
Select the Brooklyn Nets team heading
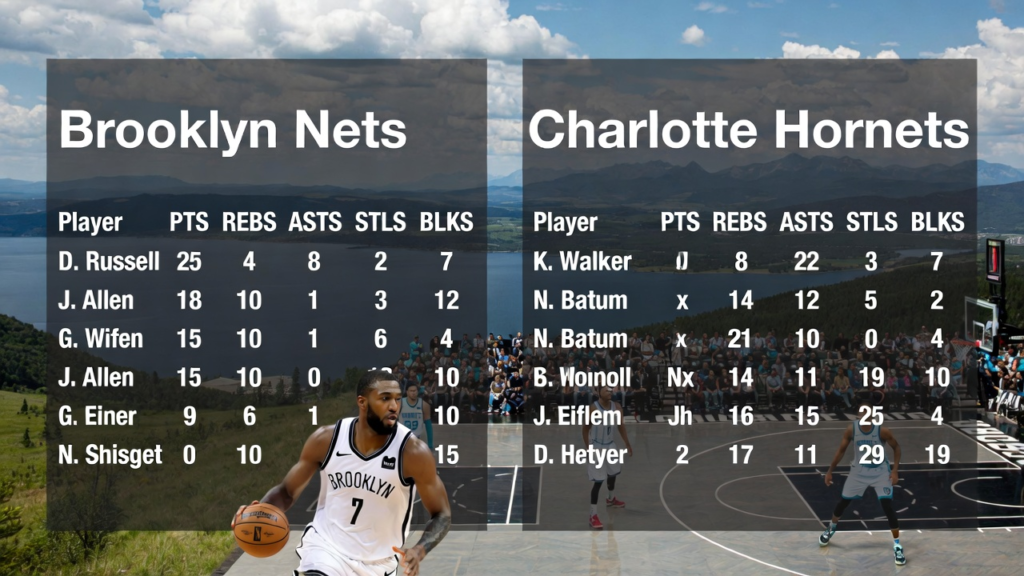pyautogui.click(x=232, y=131)
